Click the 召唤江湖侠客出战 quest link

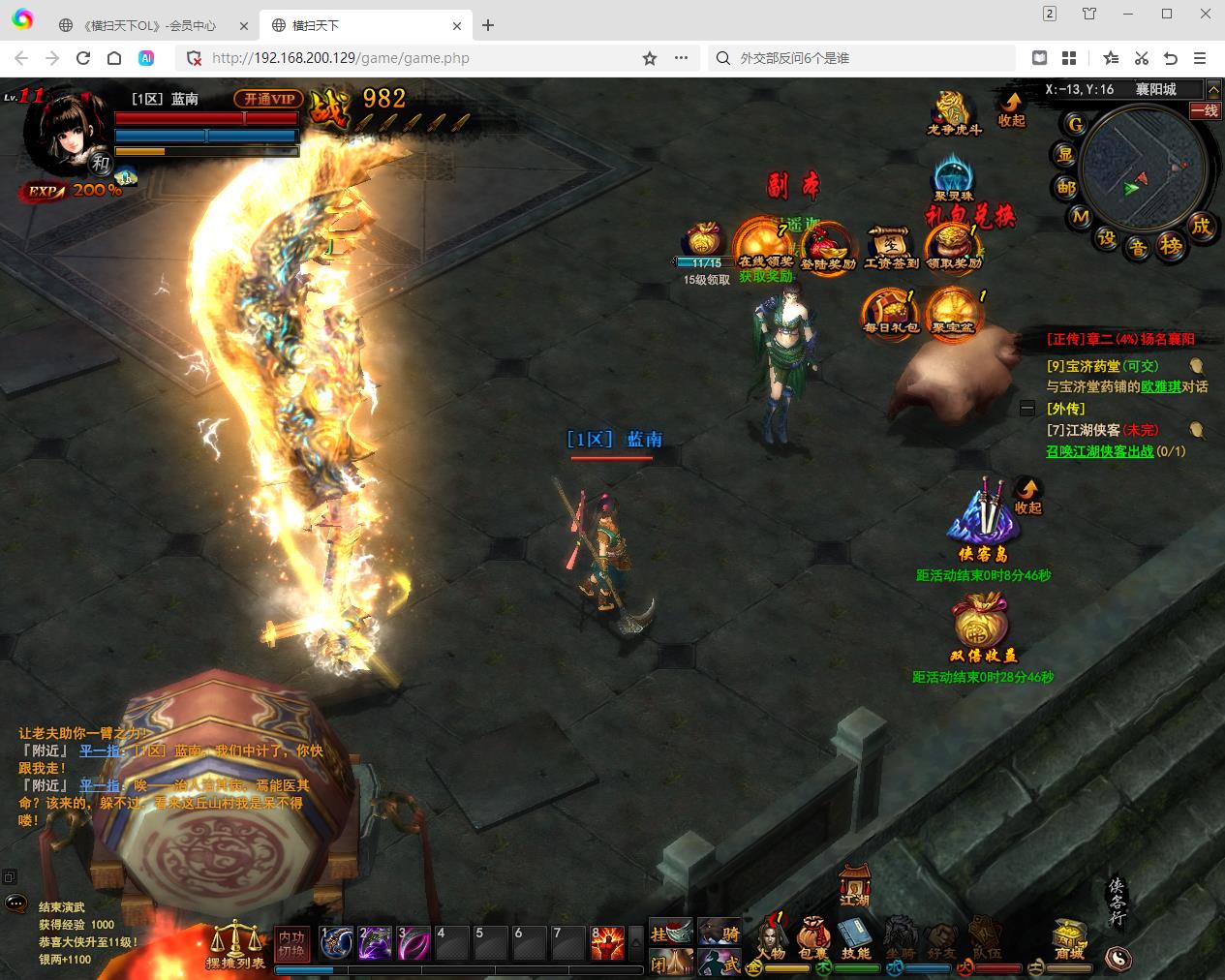(x=1100, y=451)
